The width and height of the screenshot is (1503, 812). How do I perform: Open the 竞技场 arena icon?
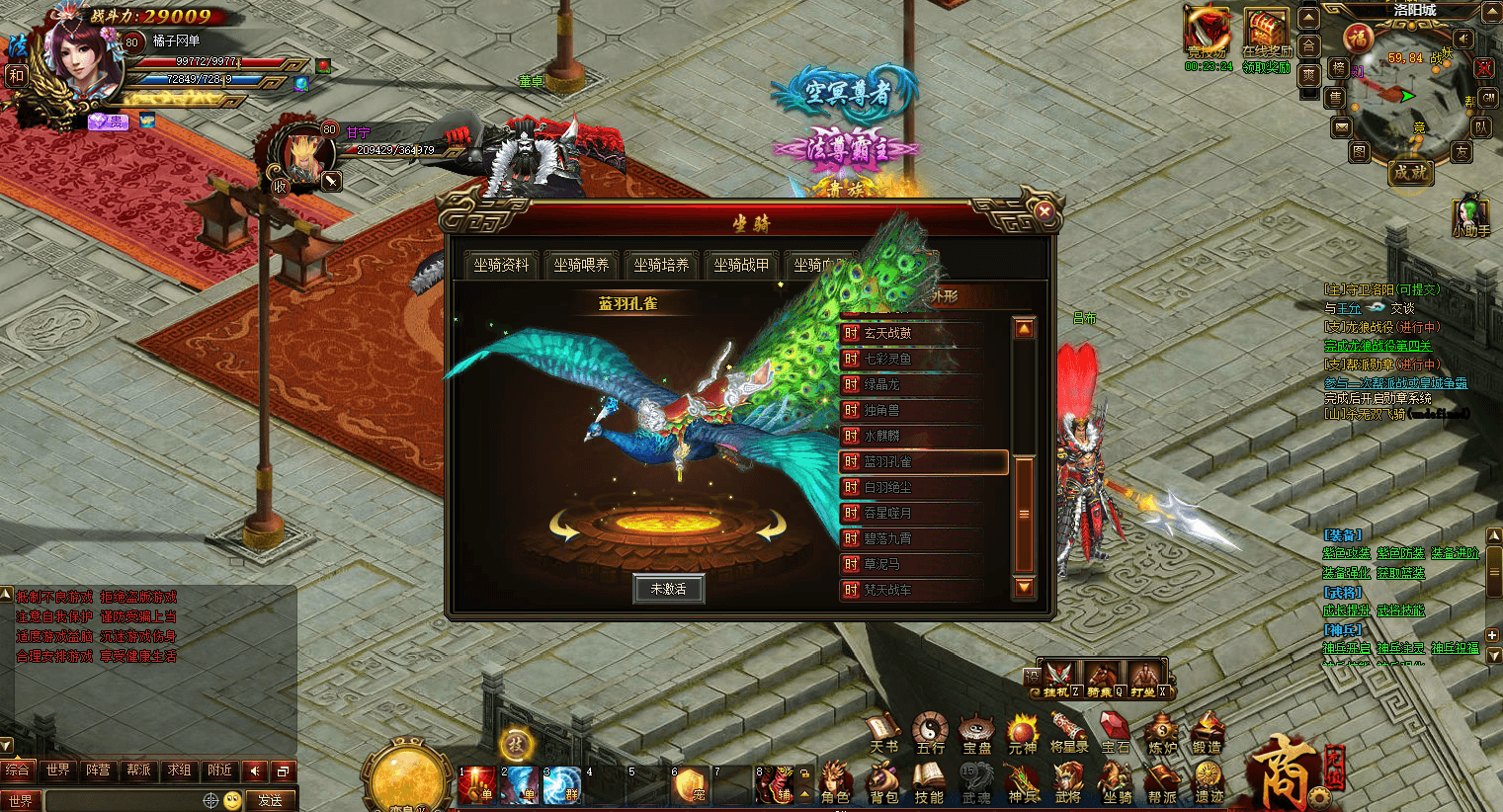click(1208, 36)
